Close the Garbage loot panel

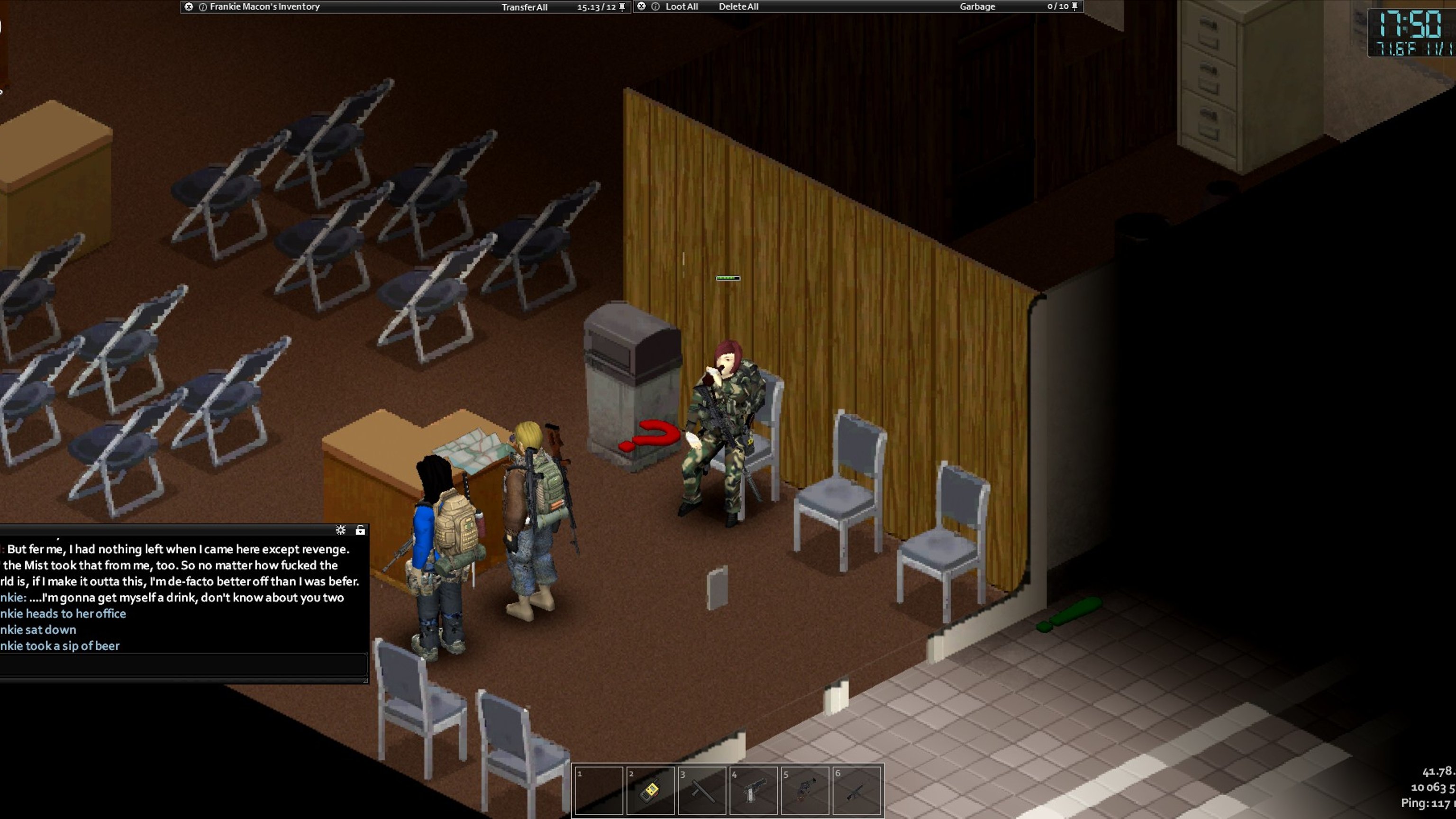tap(642, 6)
